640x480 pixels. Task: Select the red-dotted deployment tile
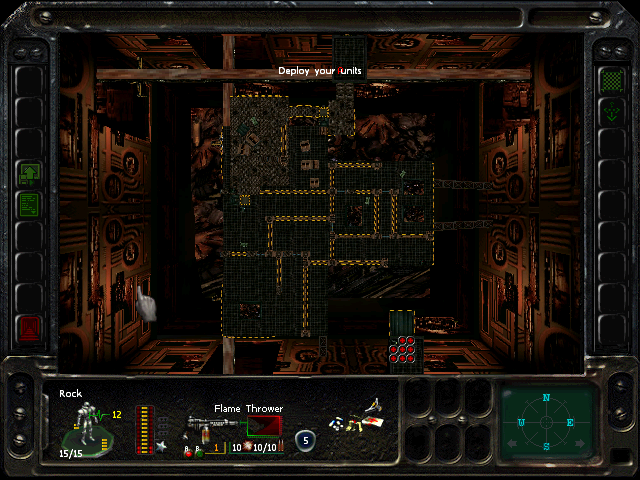[x=402, y=348]
